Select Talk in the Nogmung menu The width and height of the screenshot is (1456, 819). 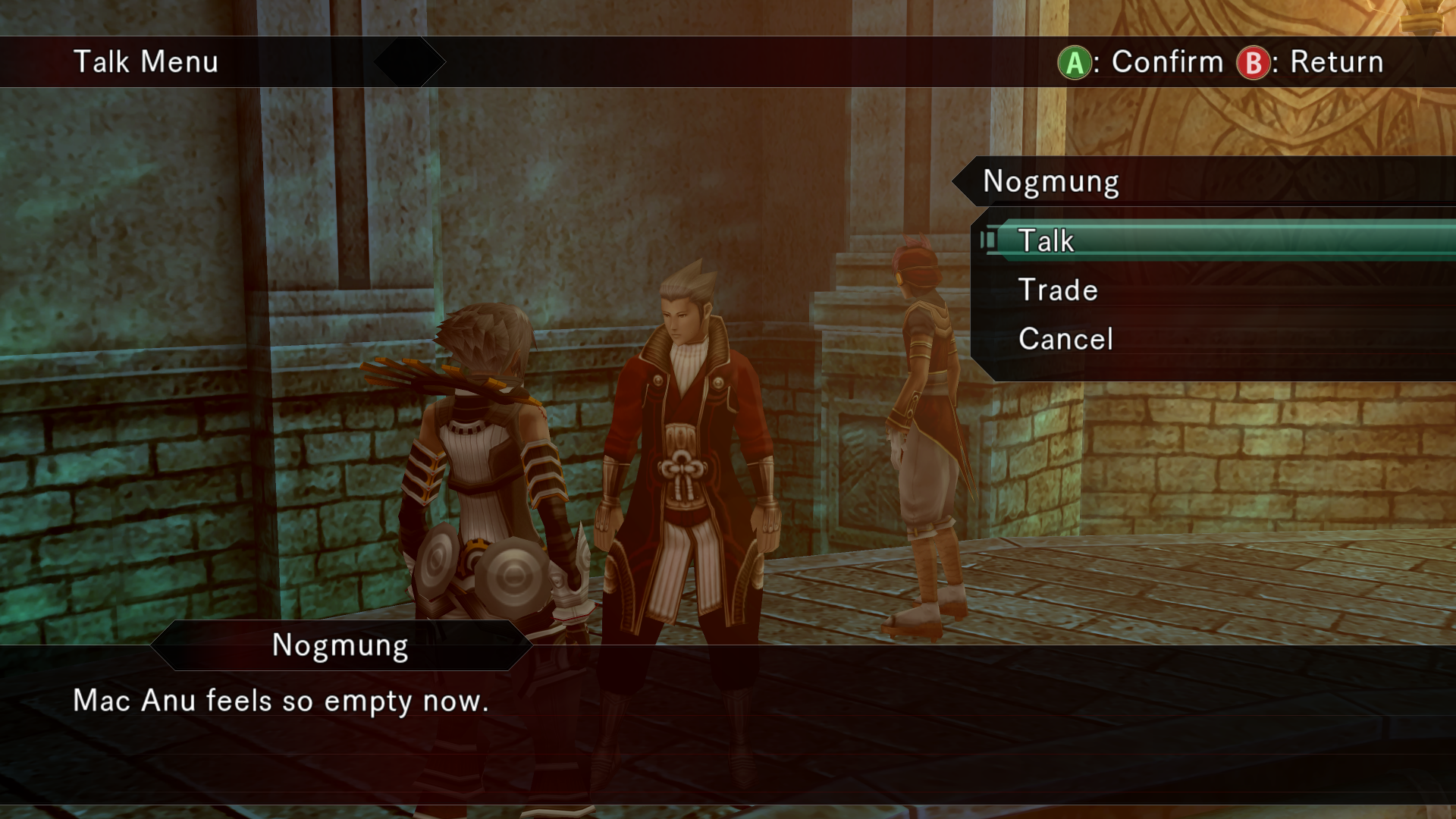pyautogui.click(x=1046, y=241)
